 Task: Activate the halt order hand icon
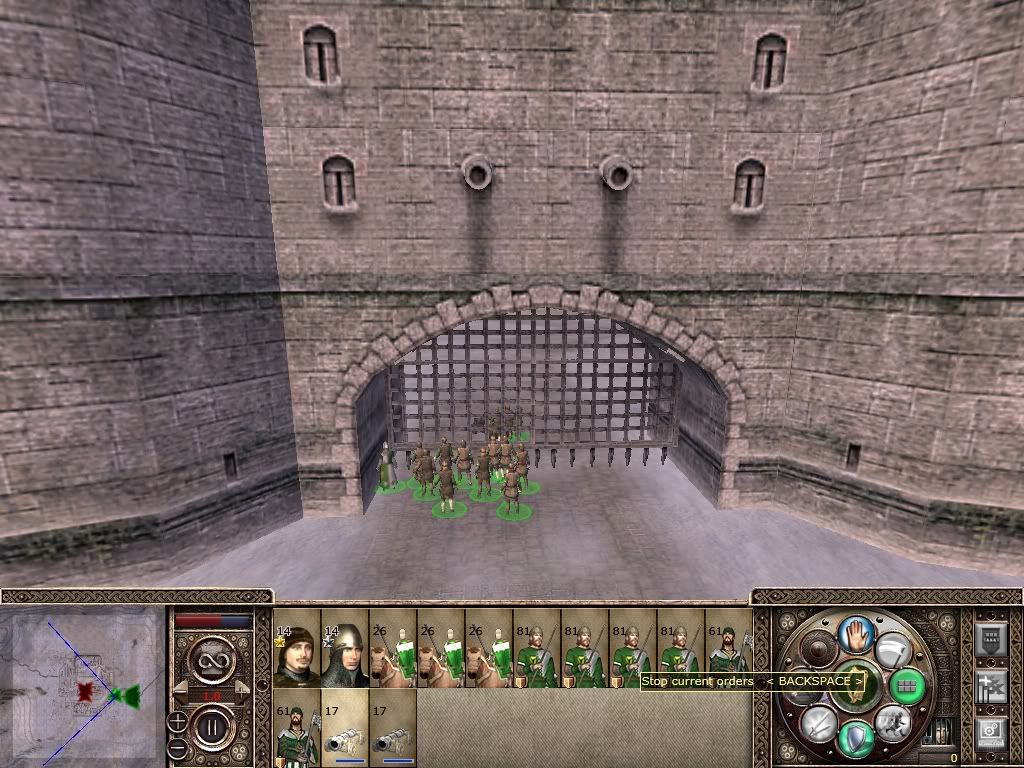[x=856, y=634]
